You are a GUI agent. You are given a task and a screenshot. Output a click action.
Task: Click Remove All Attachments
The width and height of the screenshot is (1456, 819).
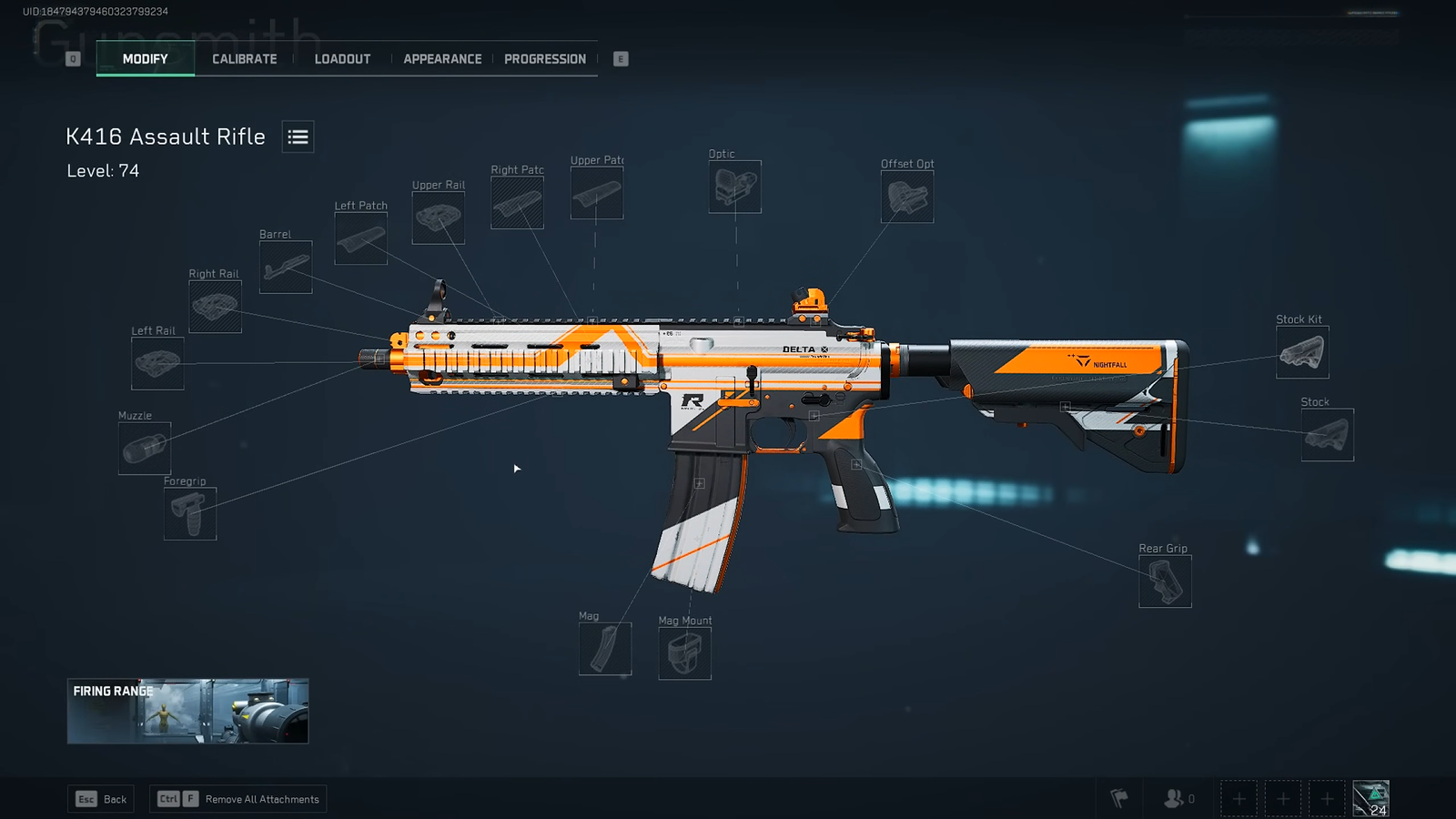[238, 799]
